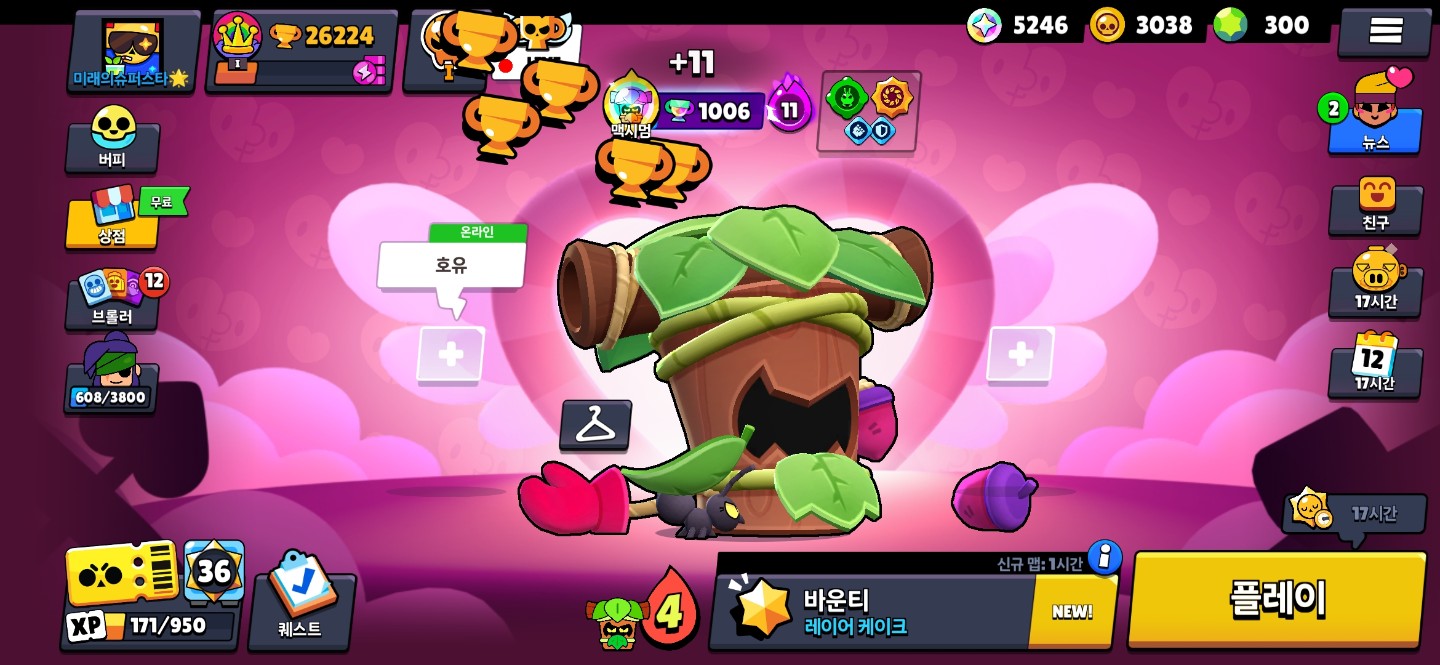Viewport: 1440px width, 665px height.
Task: Open the 뉴스 news panel
Action: 1376,115
